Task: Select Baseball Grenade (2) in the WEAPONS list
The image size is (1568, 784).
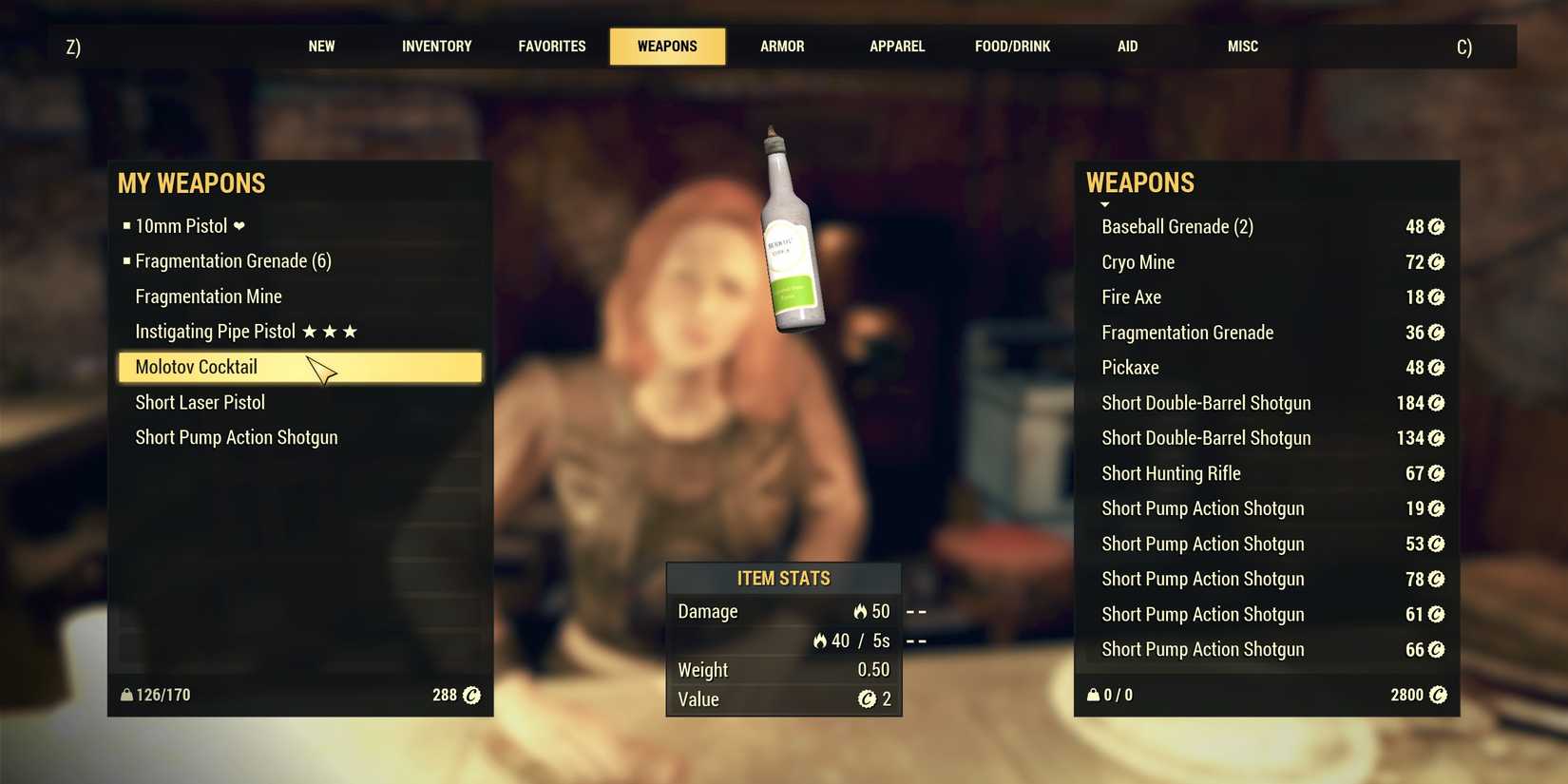Action: coord(1176,226)
